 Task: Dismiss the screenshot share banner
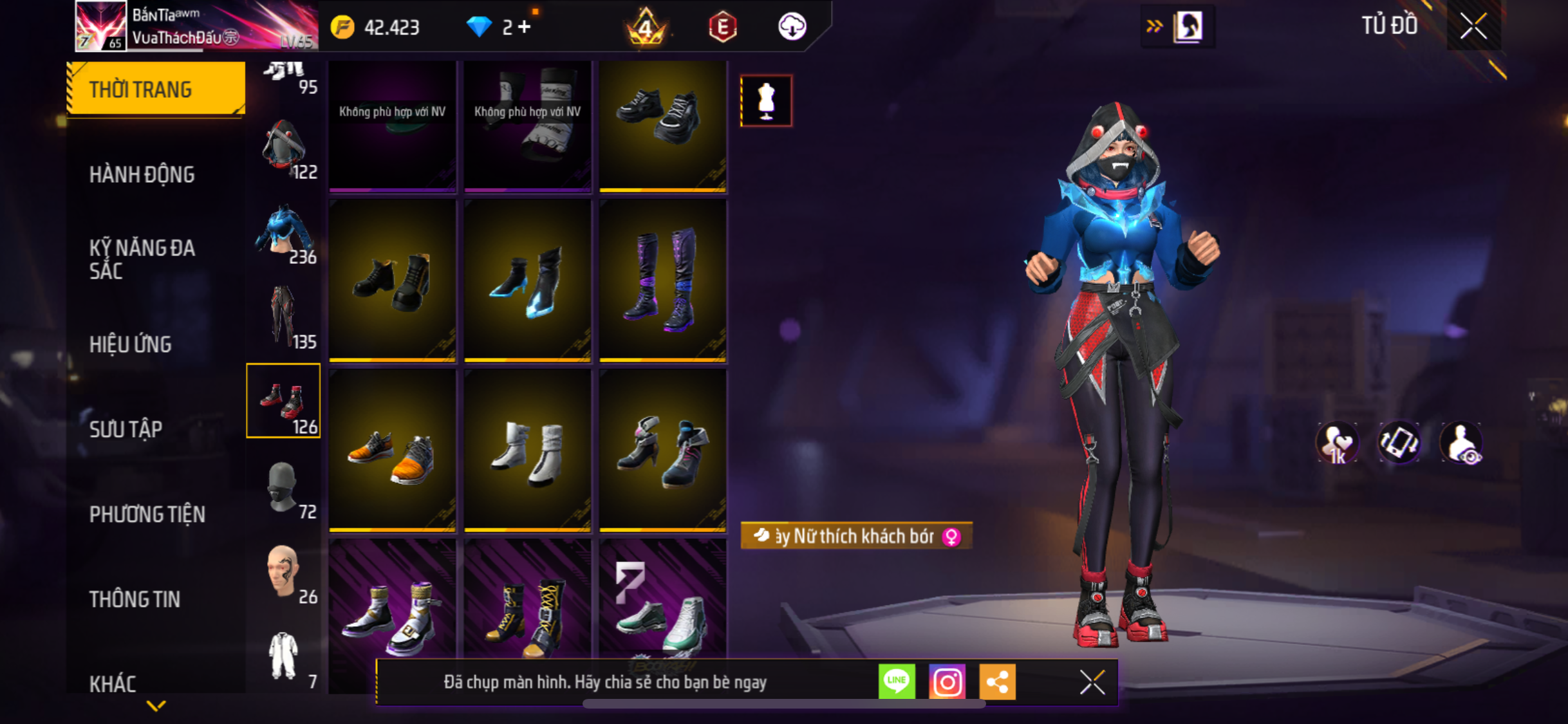click(x=1092, y=682)
